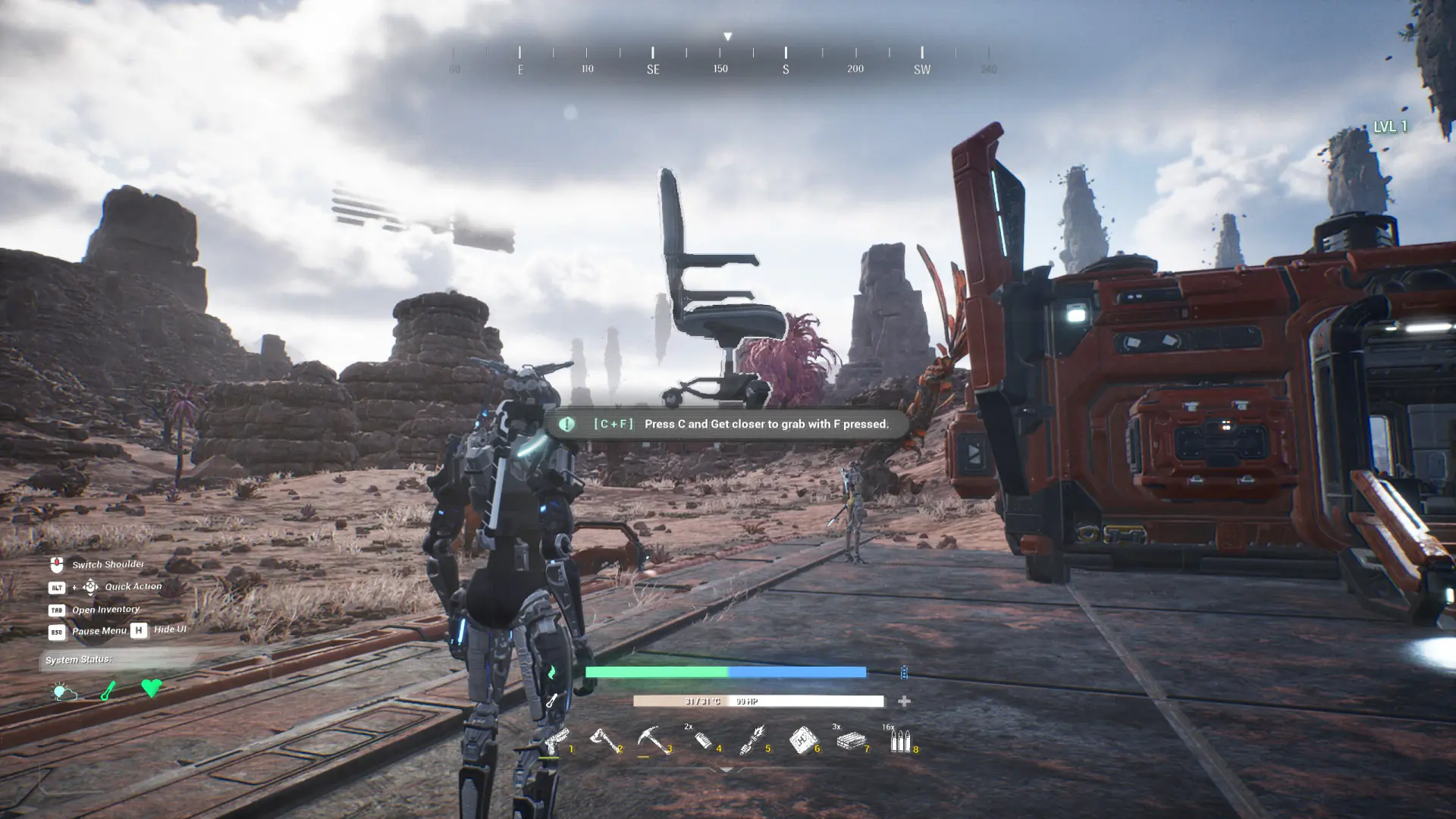Expand the arrow below the hotbar
This screenshot has width=1456, height=819.
(726, 770)
